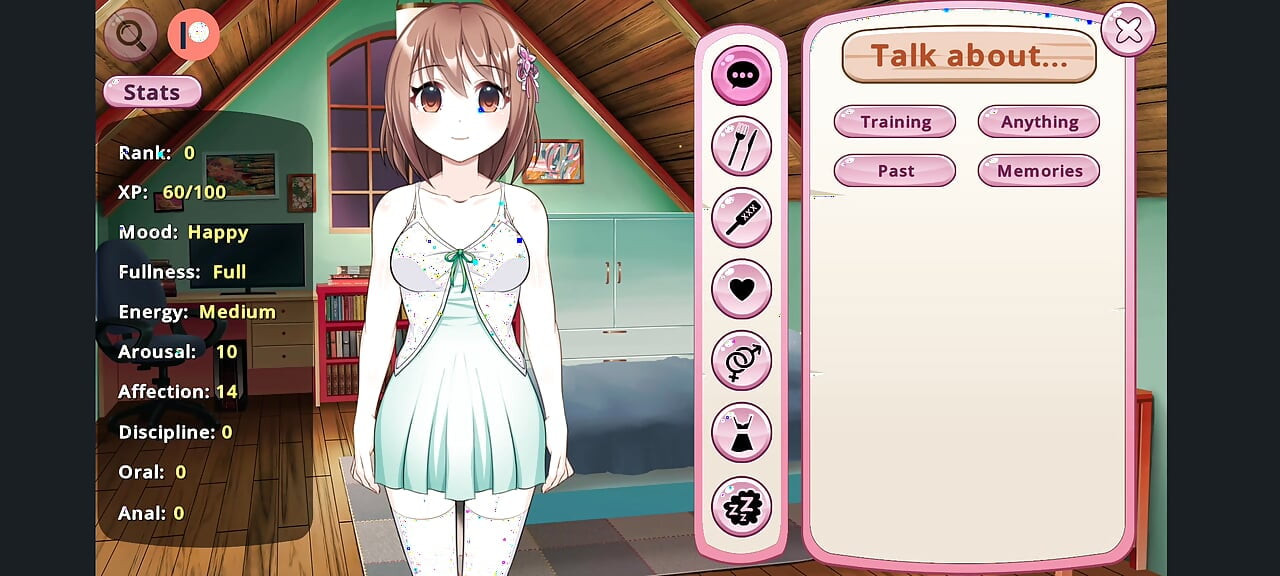This screenshot has width=1280, height=576.
Task: Open the gender symbols menu
Action: [741, 361]
